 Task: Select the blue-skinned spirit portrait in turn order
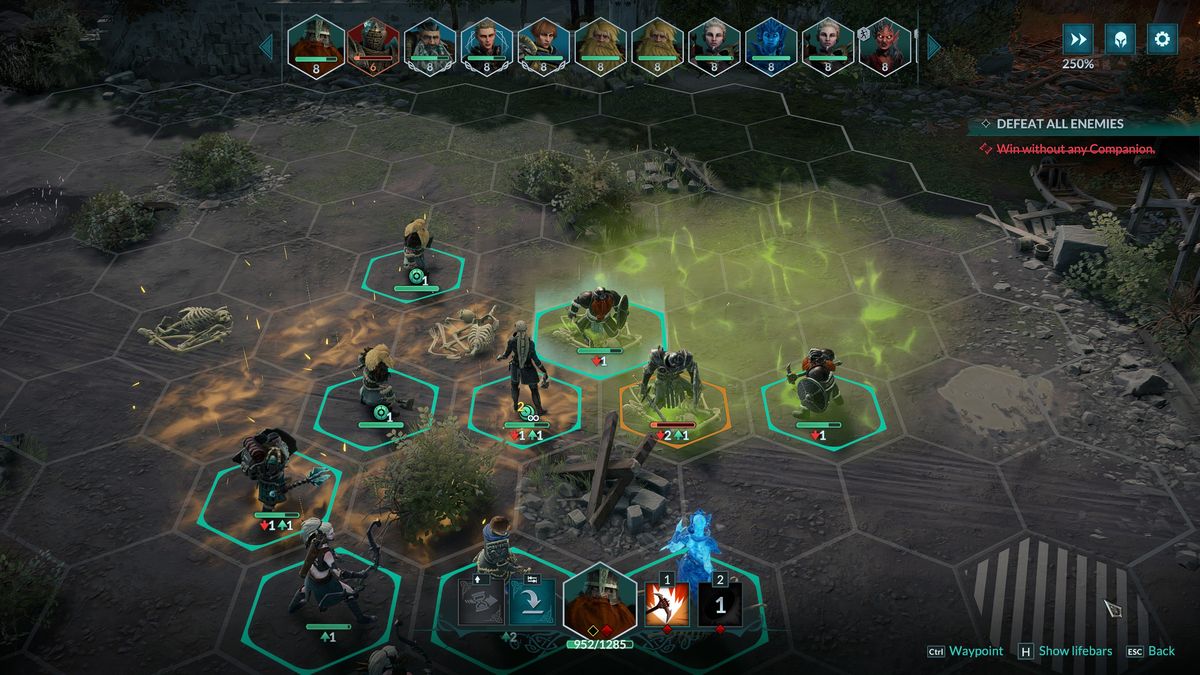click(x=771, y=45)
